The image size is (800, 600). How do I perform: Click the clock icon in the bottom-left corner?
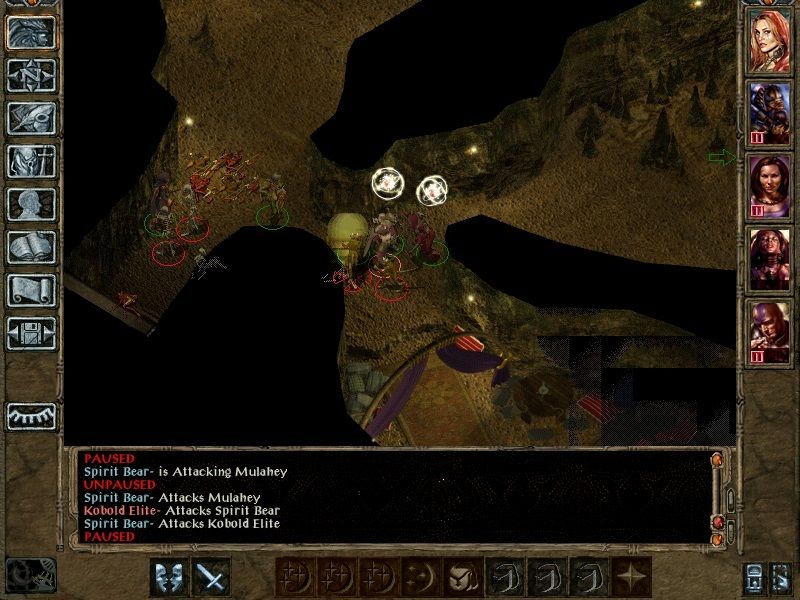(30, 574)
